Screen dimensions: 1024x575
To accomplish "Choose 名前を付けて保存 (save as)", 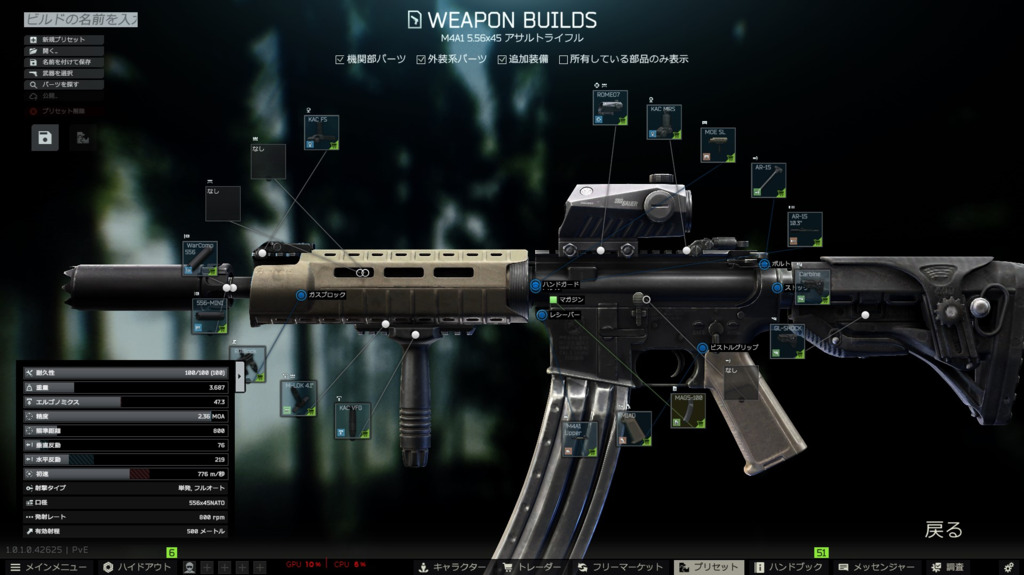I will click(64, 62).
